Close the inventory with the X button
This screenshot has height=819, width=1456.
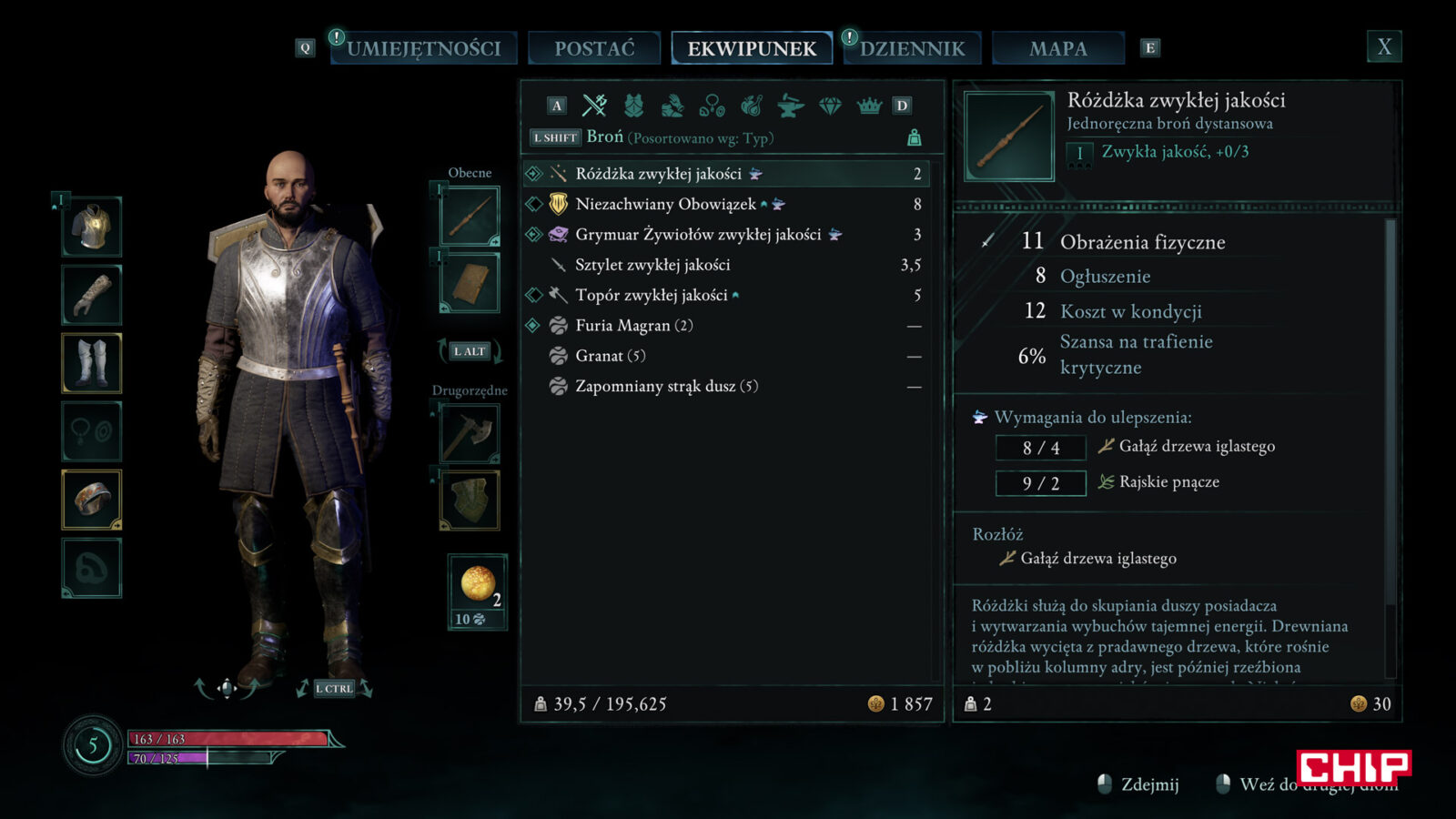(1383, 47)
